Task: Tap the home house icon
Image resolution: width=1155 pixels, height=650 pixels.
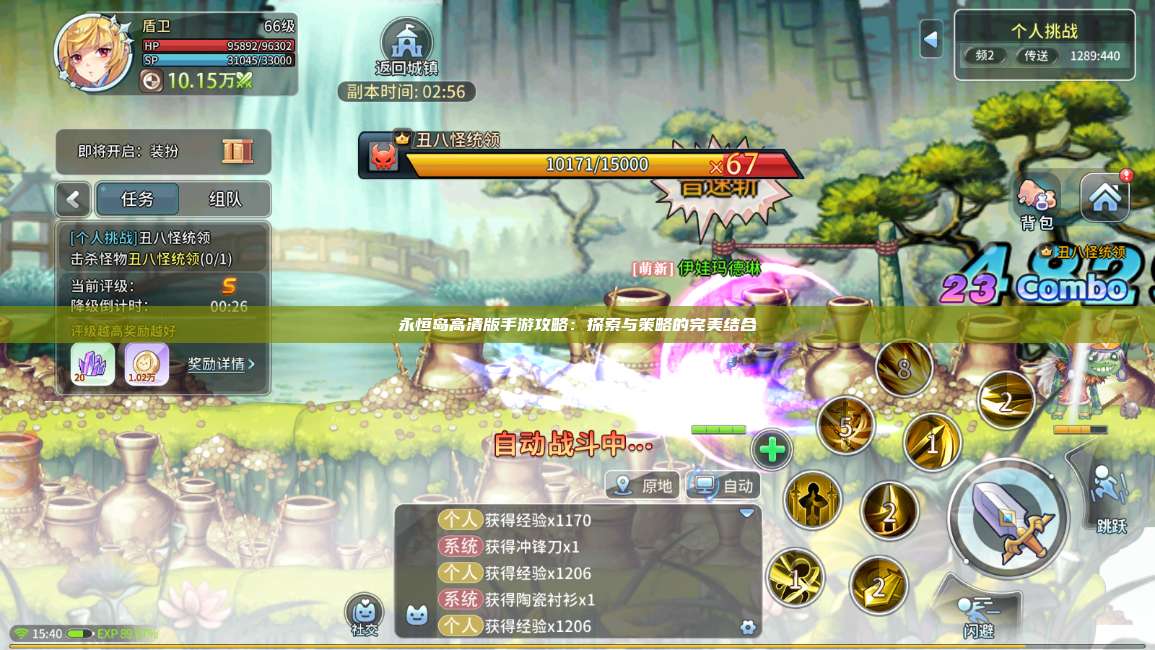Action: click(x=1105, y=197)
